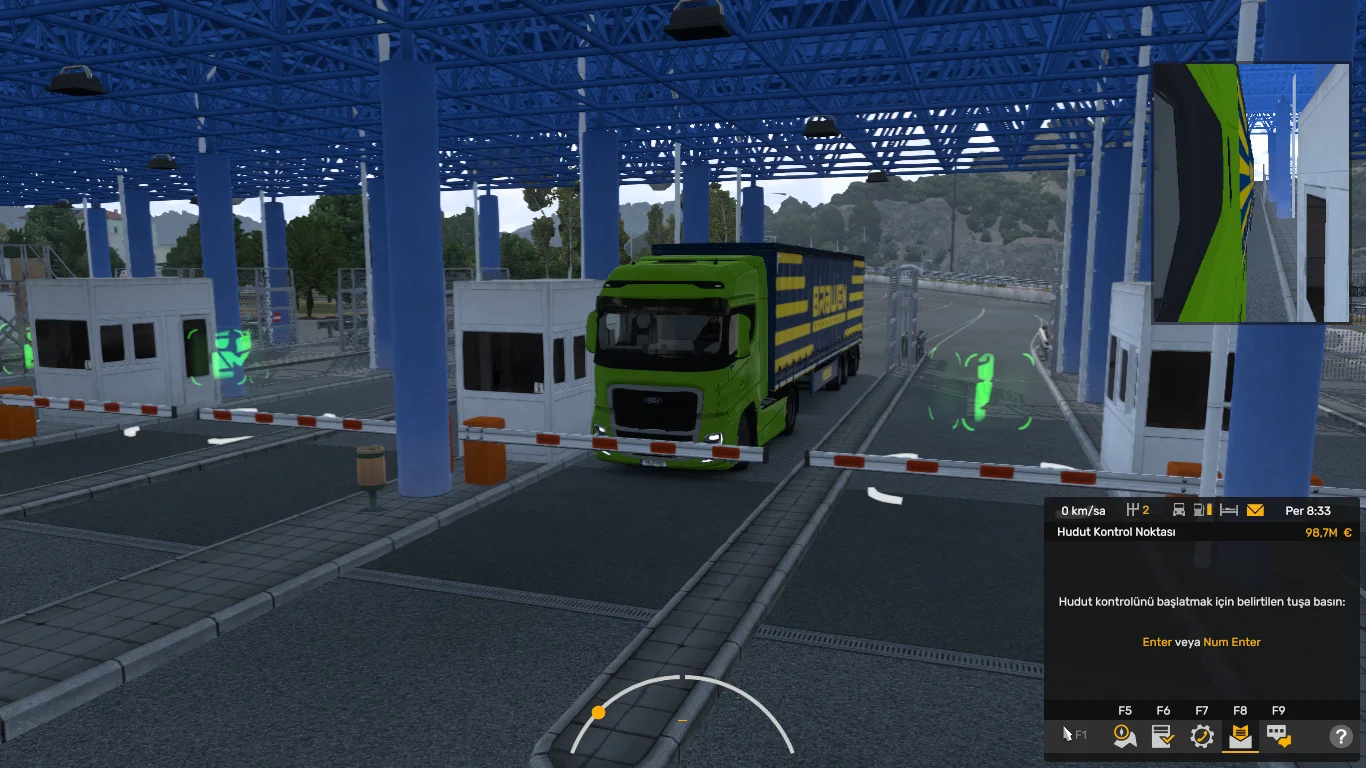Open the F7 roadside assistance icon

click(x=1202, y=735)
